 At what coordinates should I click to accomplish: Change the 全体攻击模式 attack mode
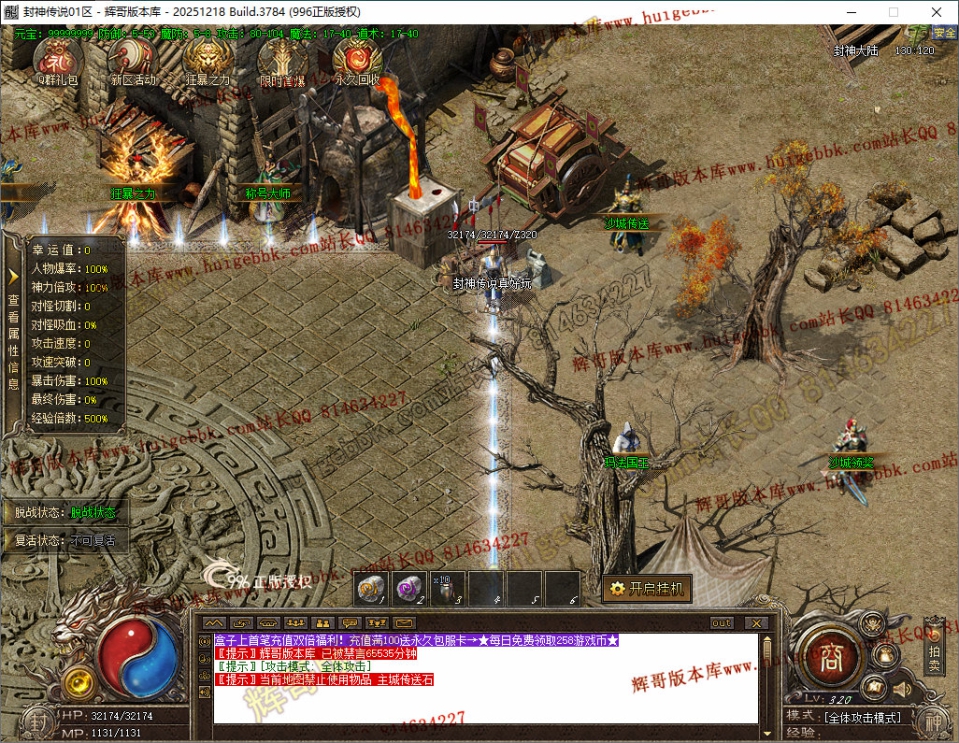[x=864, y=717]
